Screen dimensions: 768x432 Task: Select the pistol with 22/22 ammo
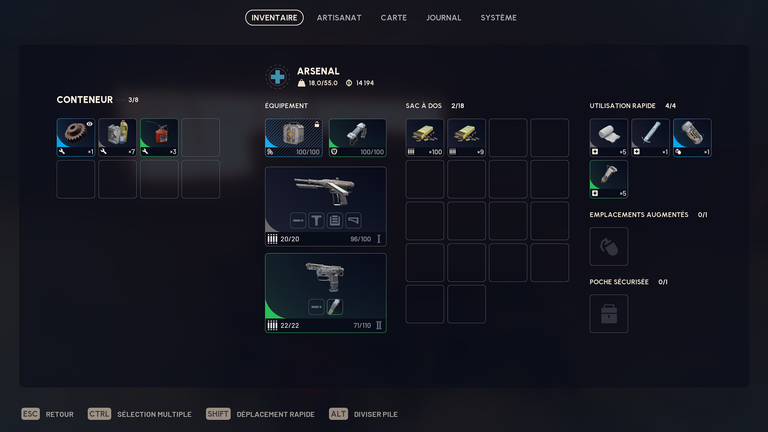point(325,292)
